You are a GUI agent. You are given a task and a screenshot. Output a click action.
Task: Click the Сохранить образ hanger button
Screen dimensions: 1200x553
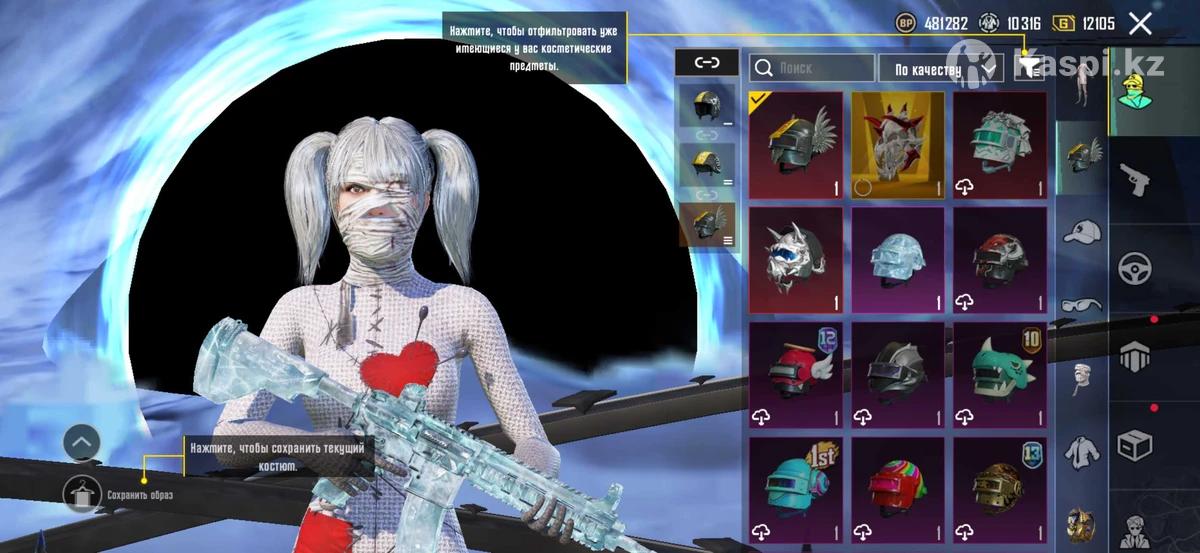pos(81,494)
